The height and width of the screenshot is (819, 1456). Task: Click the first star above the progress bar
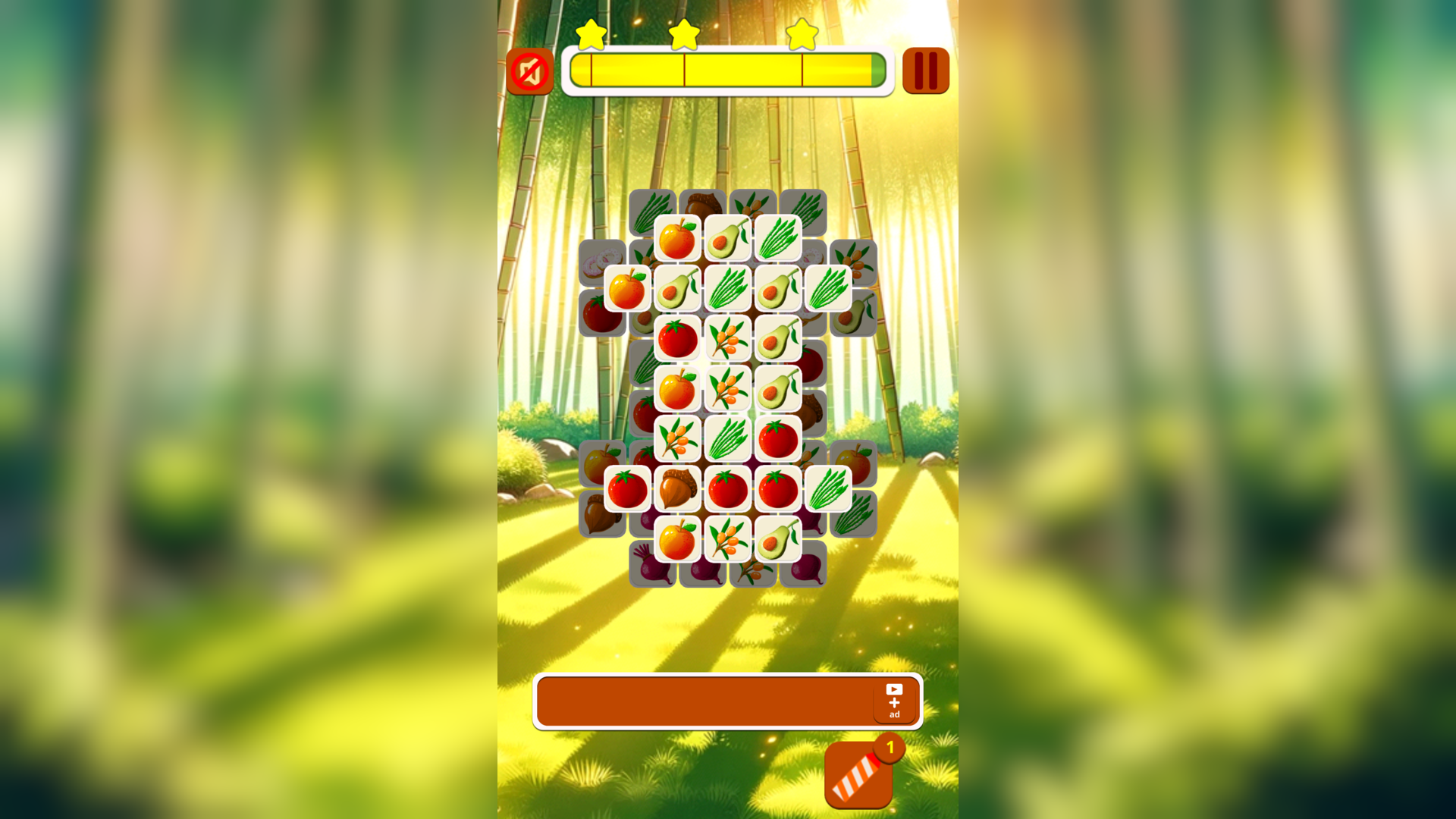point(592,33)
